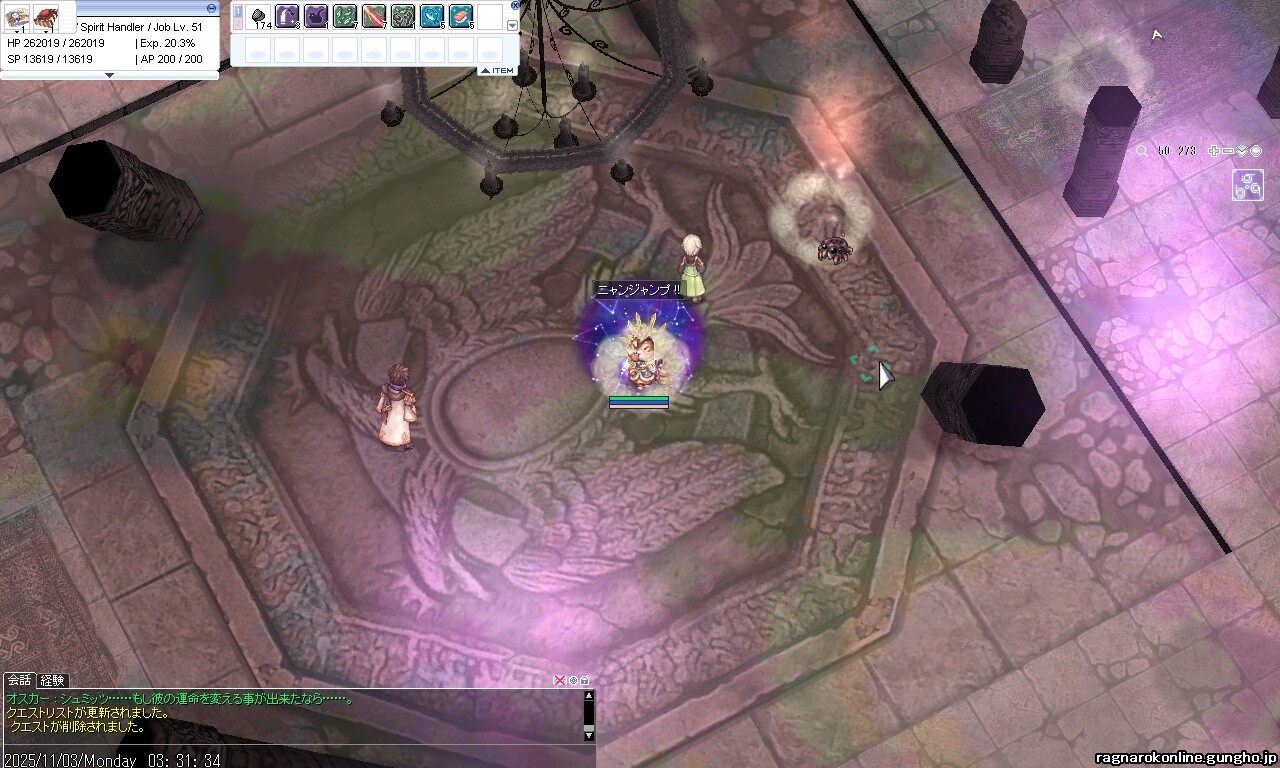This screenshot has width=1280, height=768.
Task: Zoom out the minimap with minus
Action: (1228, 151)
